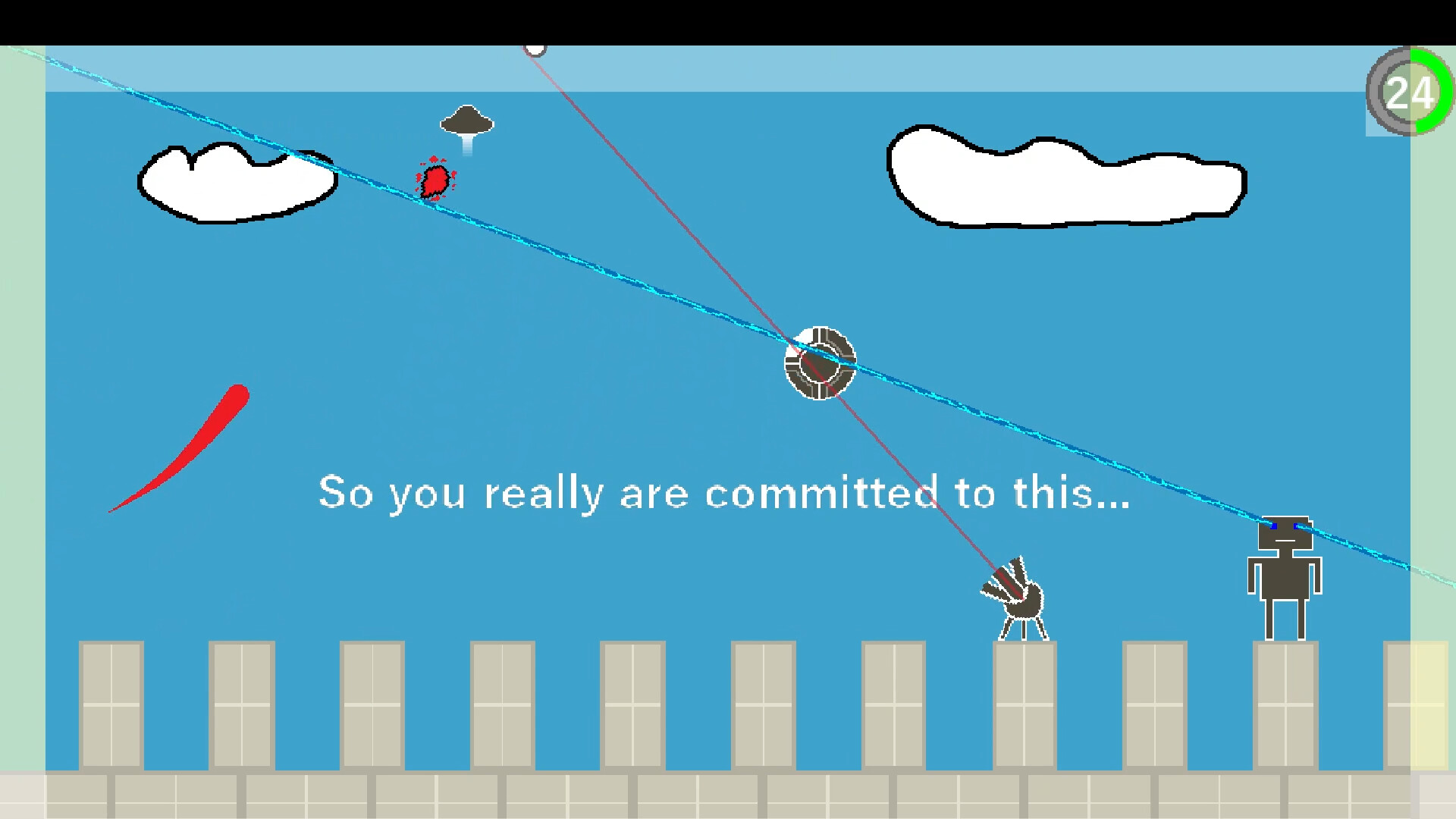Click the white ball at the top

(536, 48)
